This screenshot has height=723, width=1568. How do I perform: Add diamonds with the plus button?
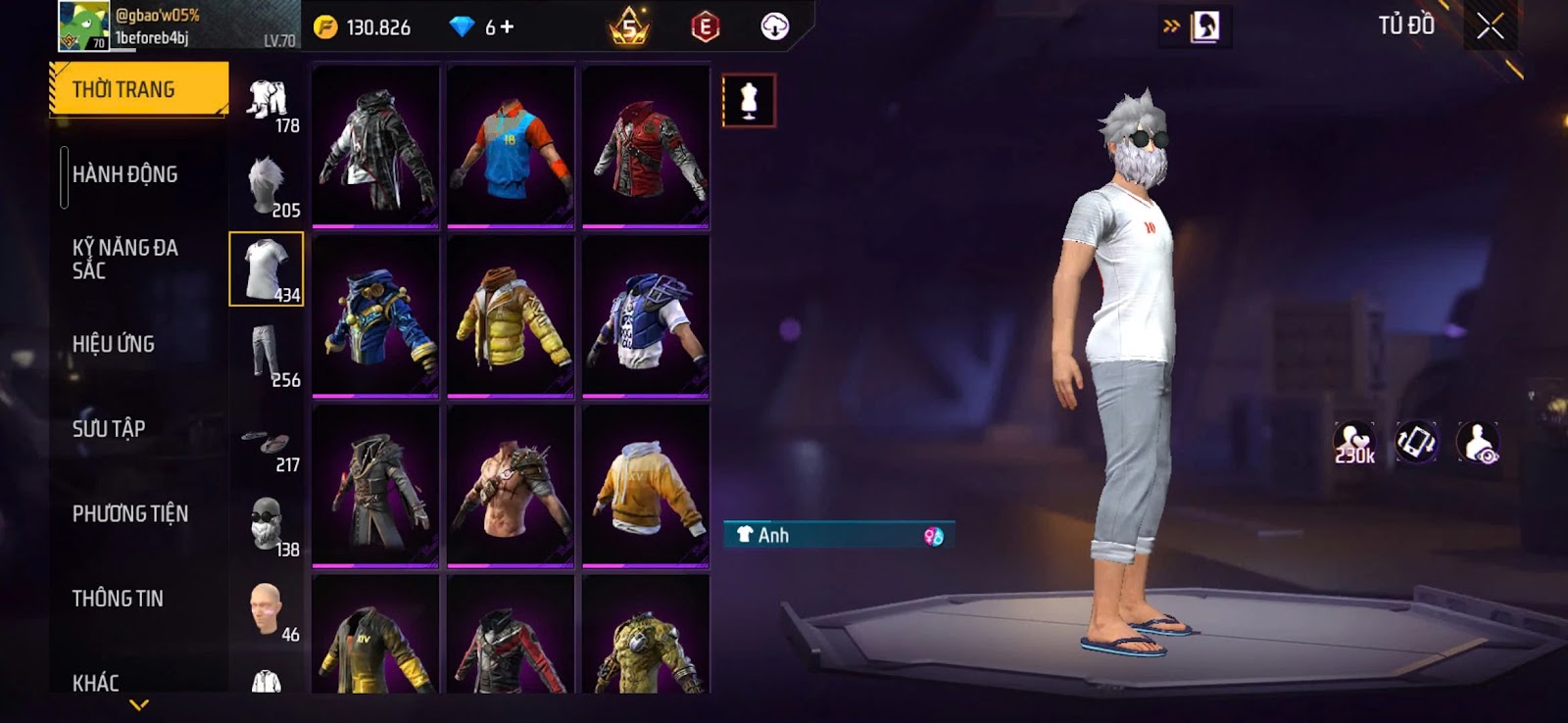click(507, 26)
